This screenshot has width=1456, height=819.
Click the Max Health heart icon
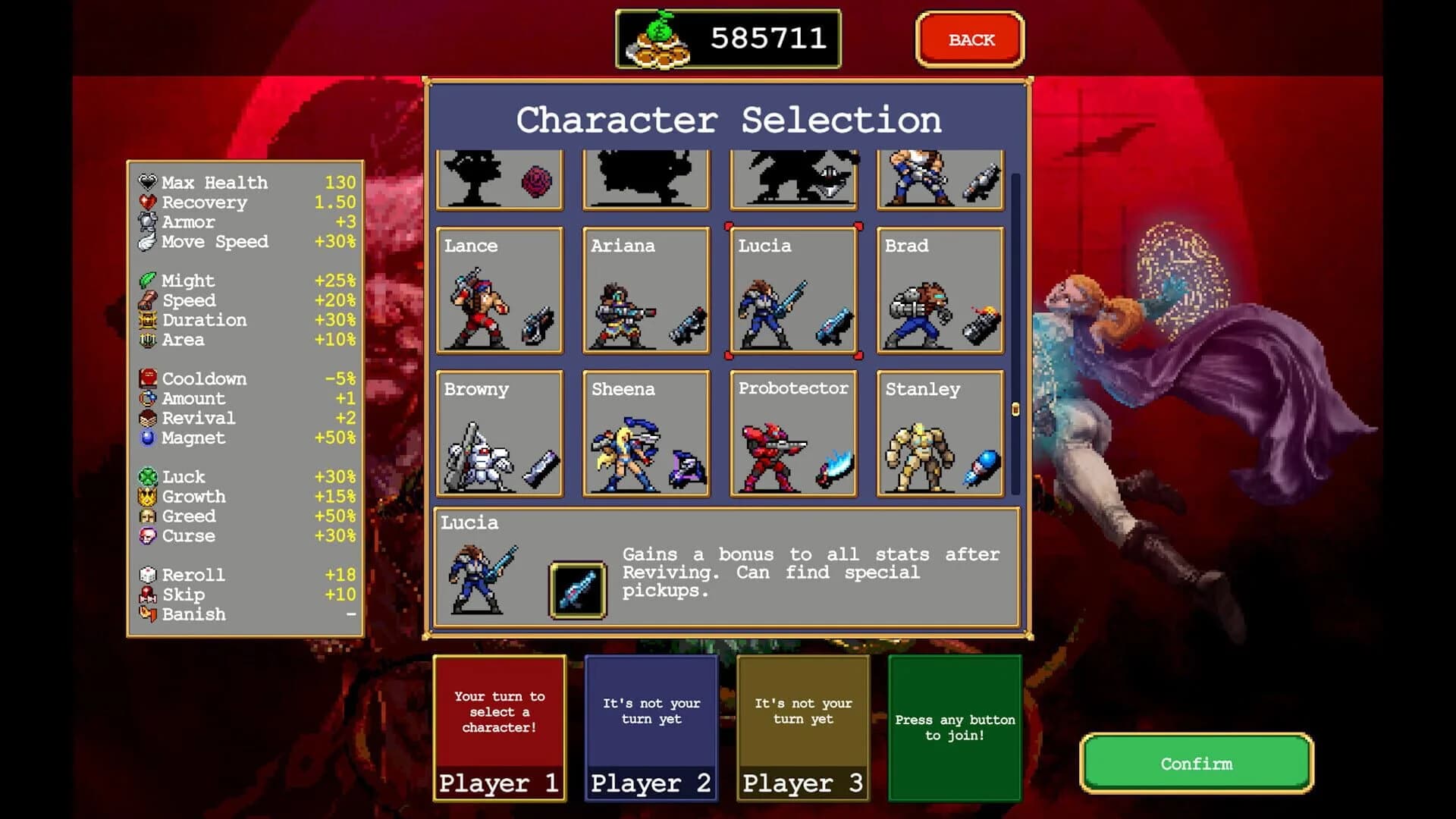(x=147, y=182)
